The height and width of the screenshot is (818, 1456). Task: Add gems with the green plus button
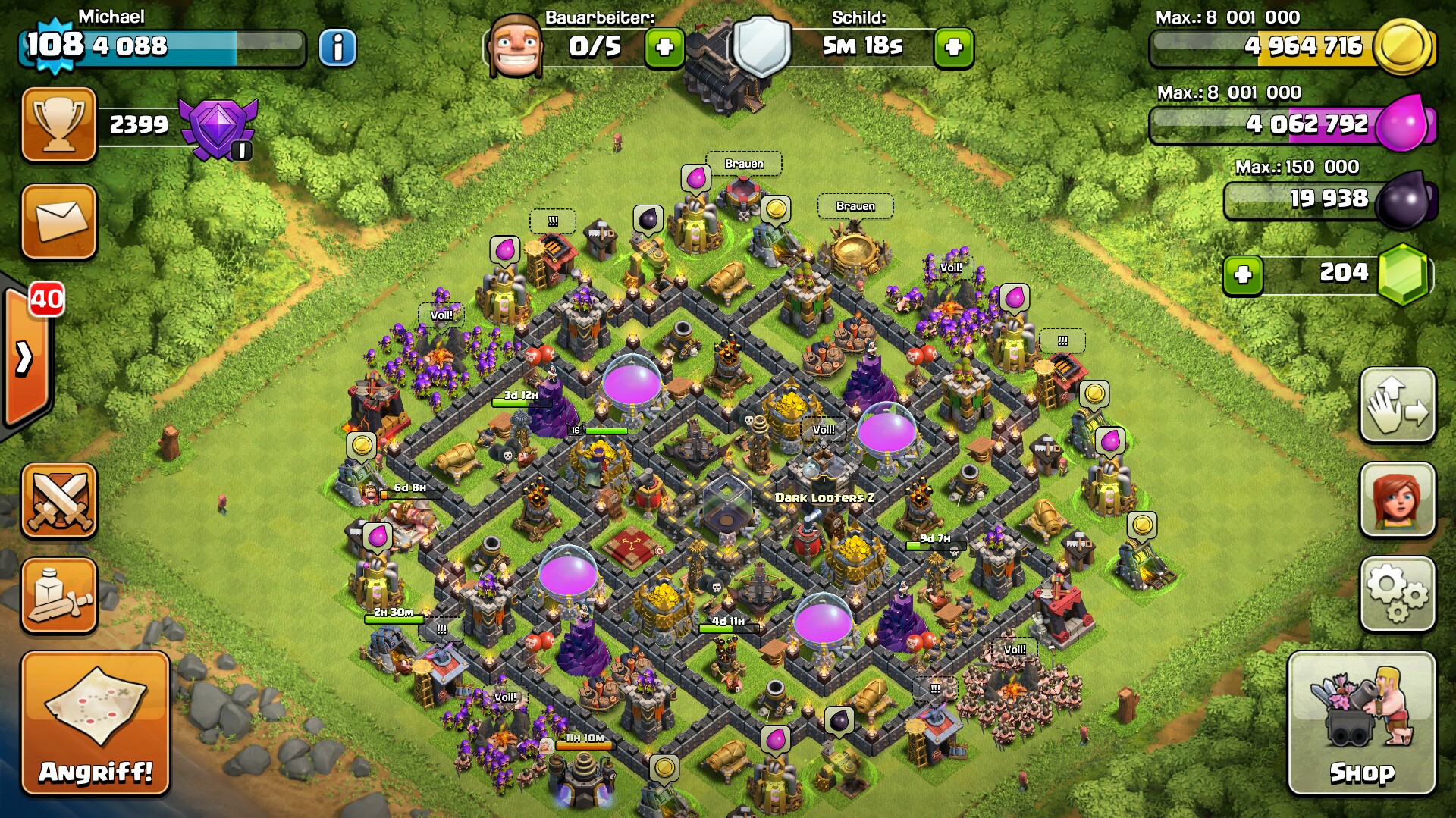point(1242,274)
